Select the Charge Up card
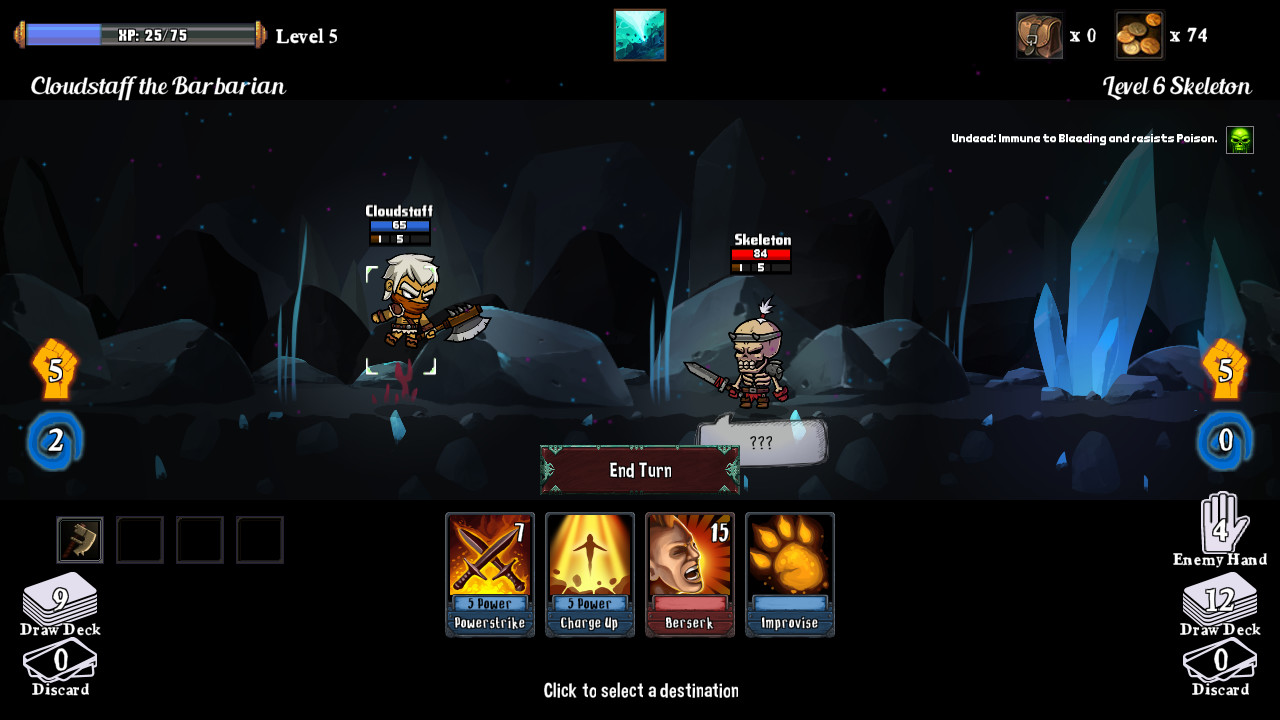1280x720 pixels. point(589,574)
